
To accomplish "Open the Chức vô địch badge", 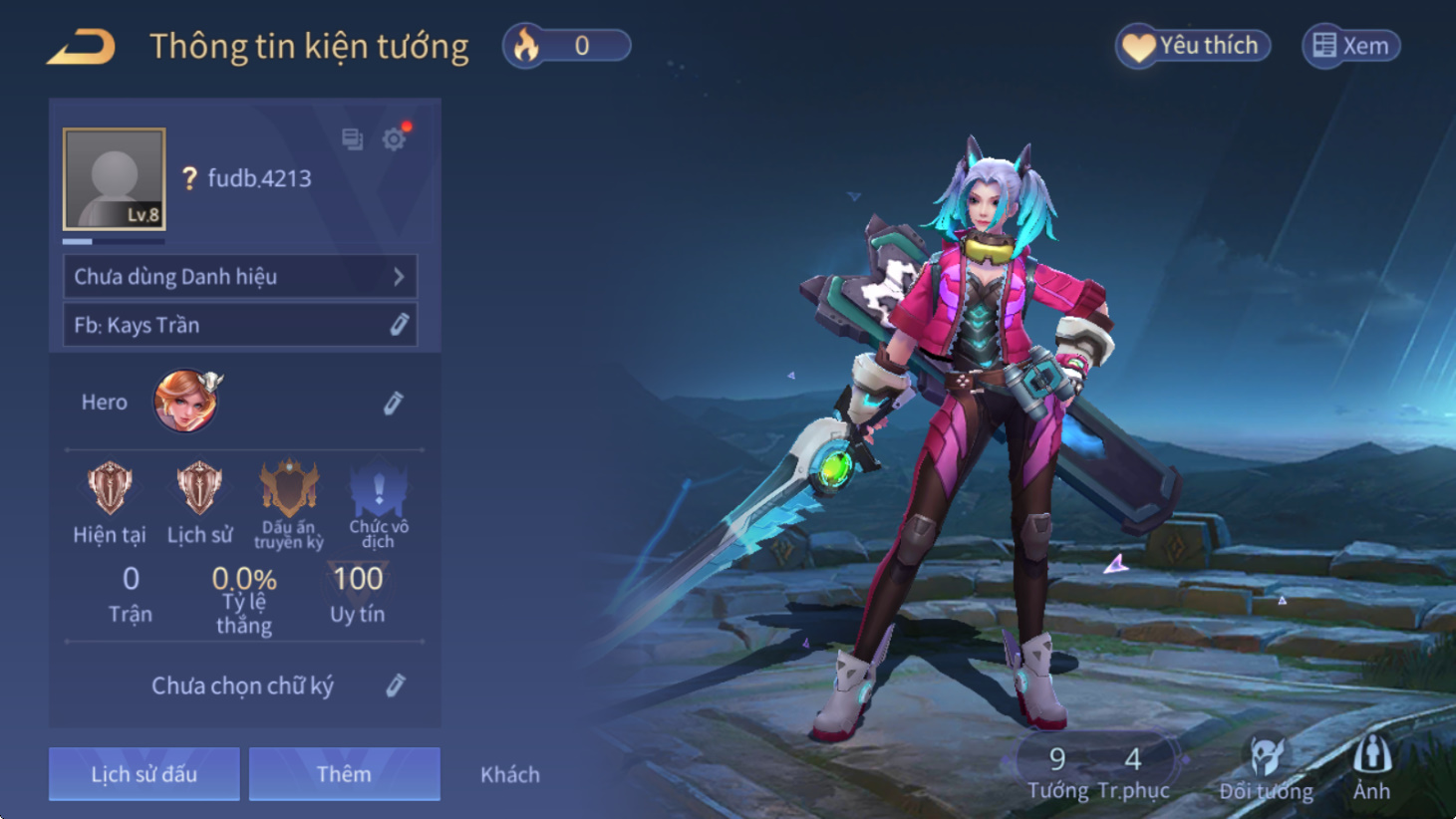I will pyautogui.click(x=379, y=490).
